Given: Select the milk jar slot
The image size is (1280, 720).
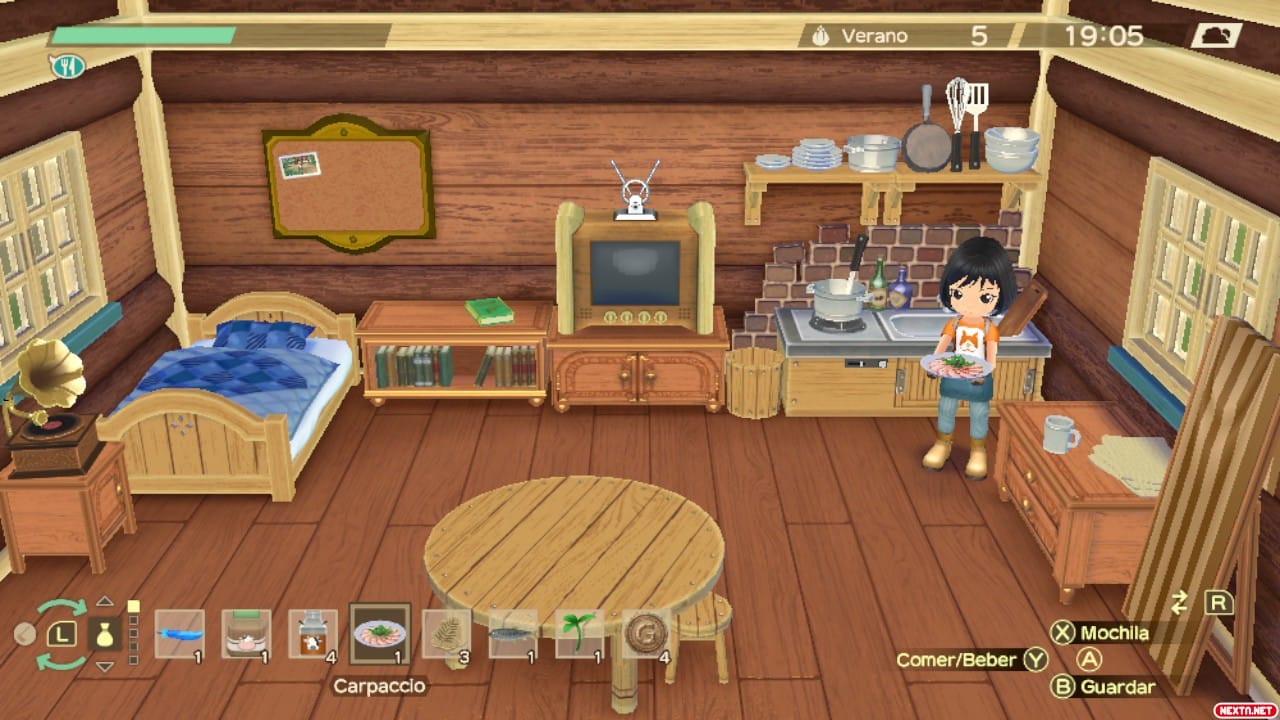Looking at the screenshot, I should [x=313, y=634].
